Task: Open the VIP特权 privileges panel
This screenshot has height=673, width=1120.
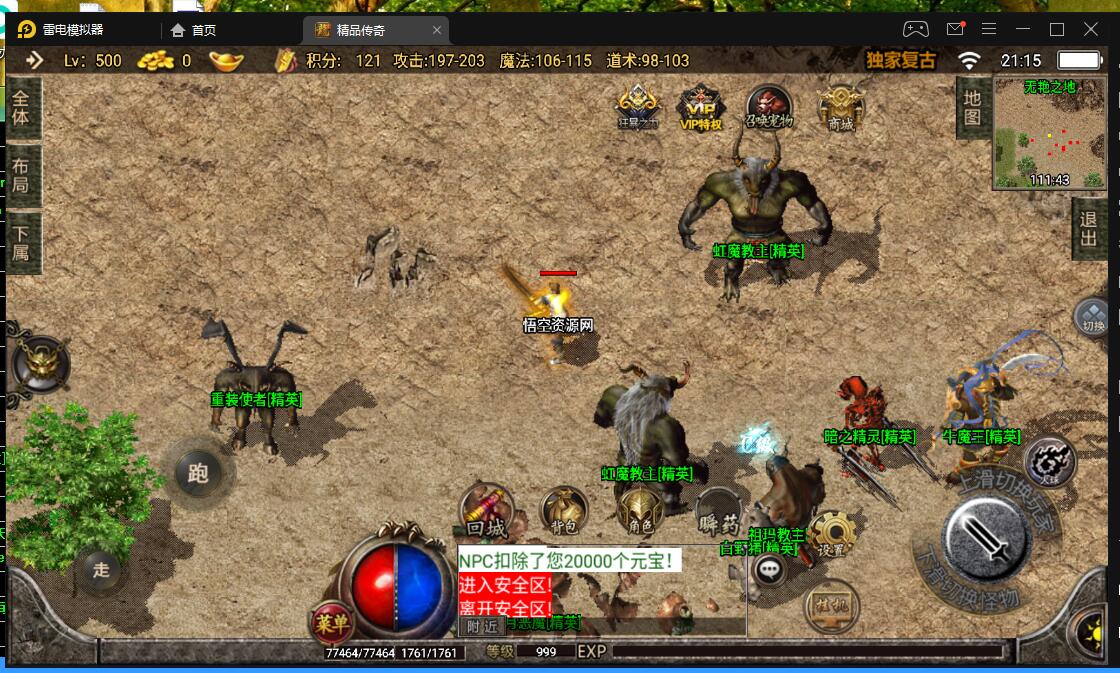Action: coord(701,108)
